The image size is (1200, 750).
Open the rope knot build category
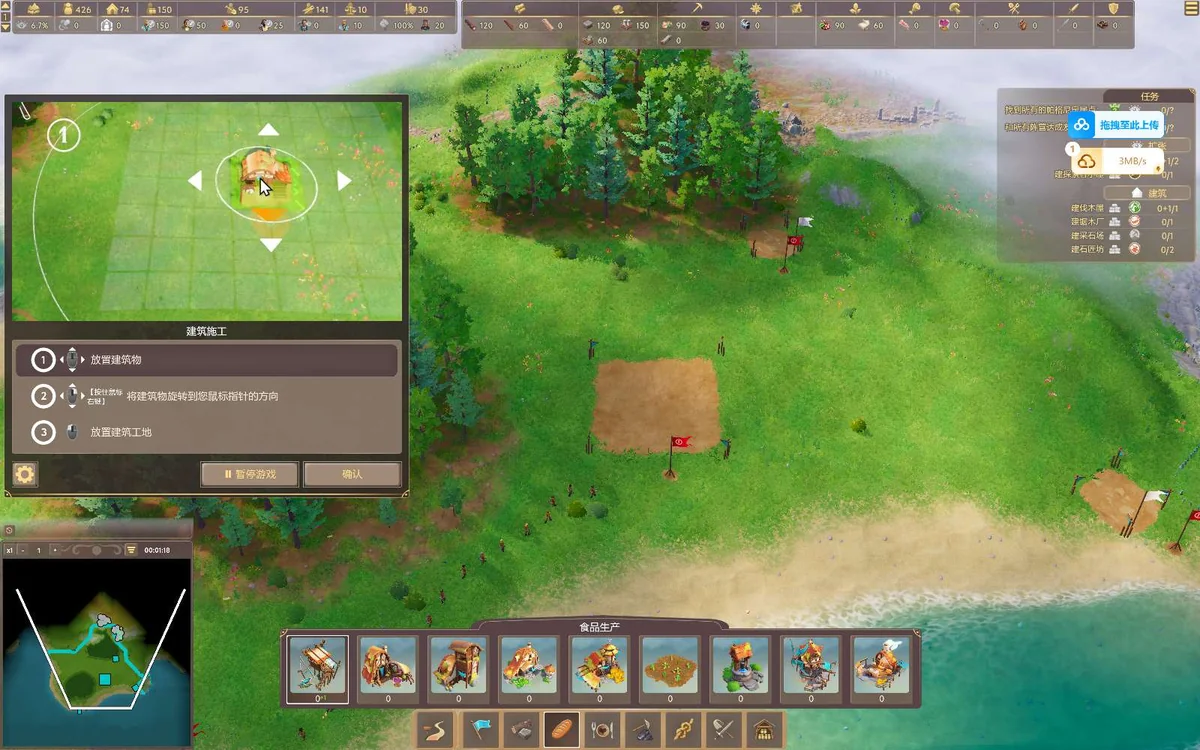tap(684, 730)
